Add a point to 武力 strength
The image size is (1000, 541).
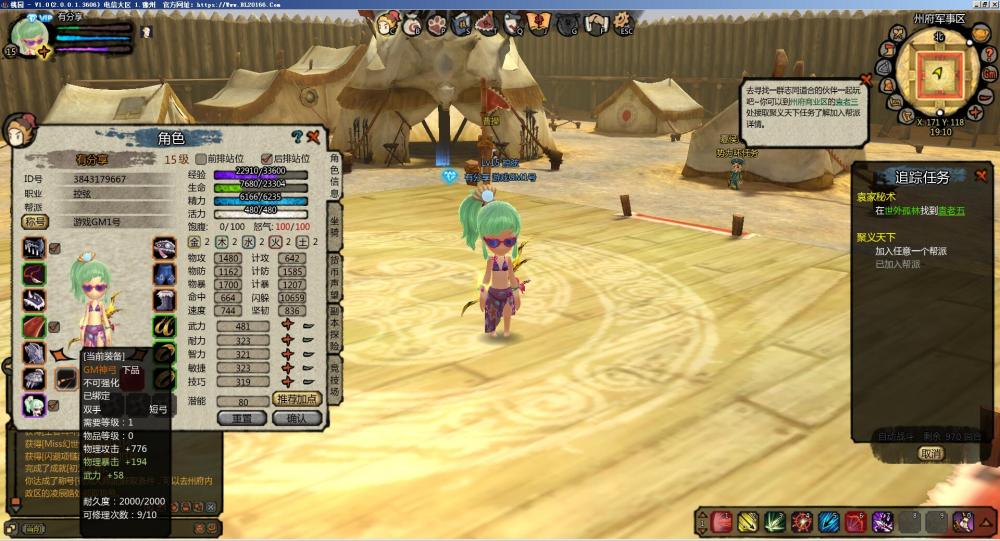point(287,326)
